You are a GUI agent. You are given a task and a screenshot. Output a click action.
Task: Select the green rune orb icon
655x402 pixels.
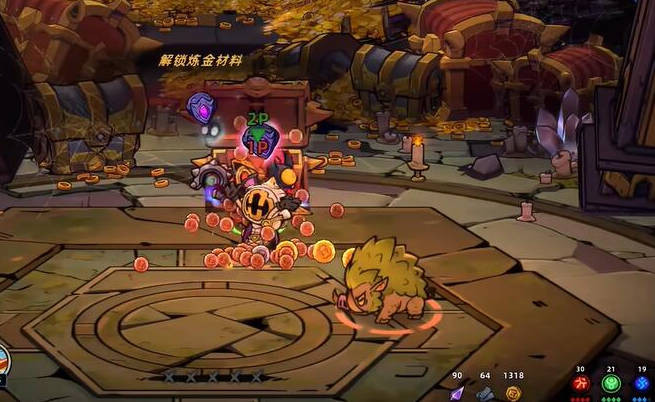(612, 384)
